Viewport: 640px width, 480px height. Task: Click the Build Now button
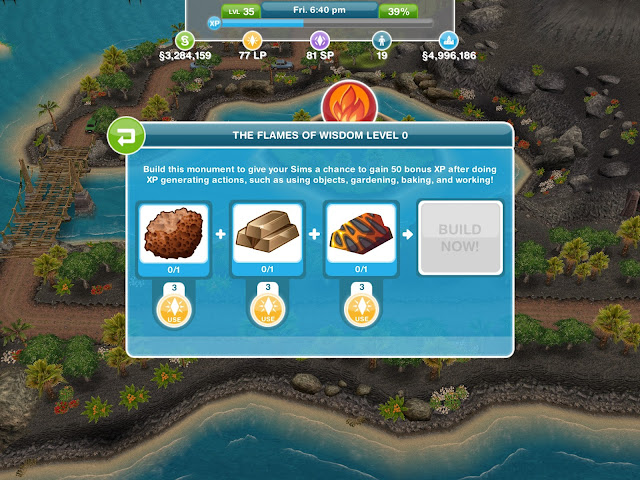coord(459,237)
